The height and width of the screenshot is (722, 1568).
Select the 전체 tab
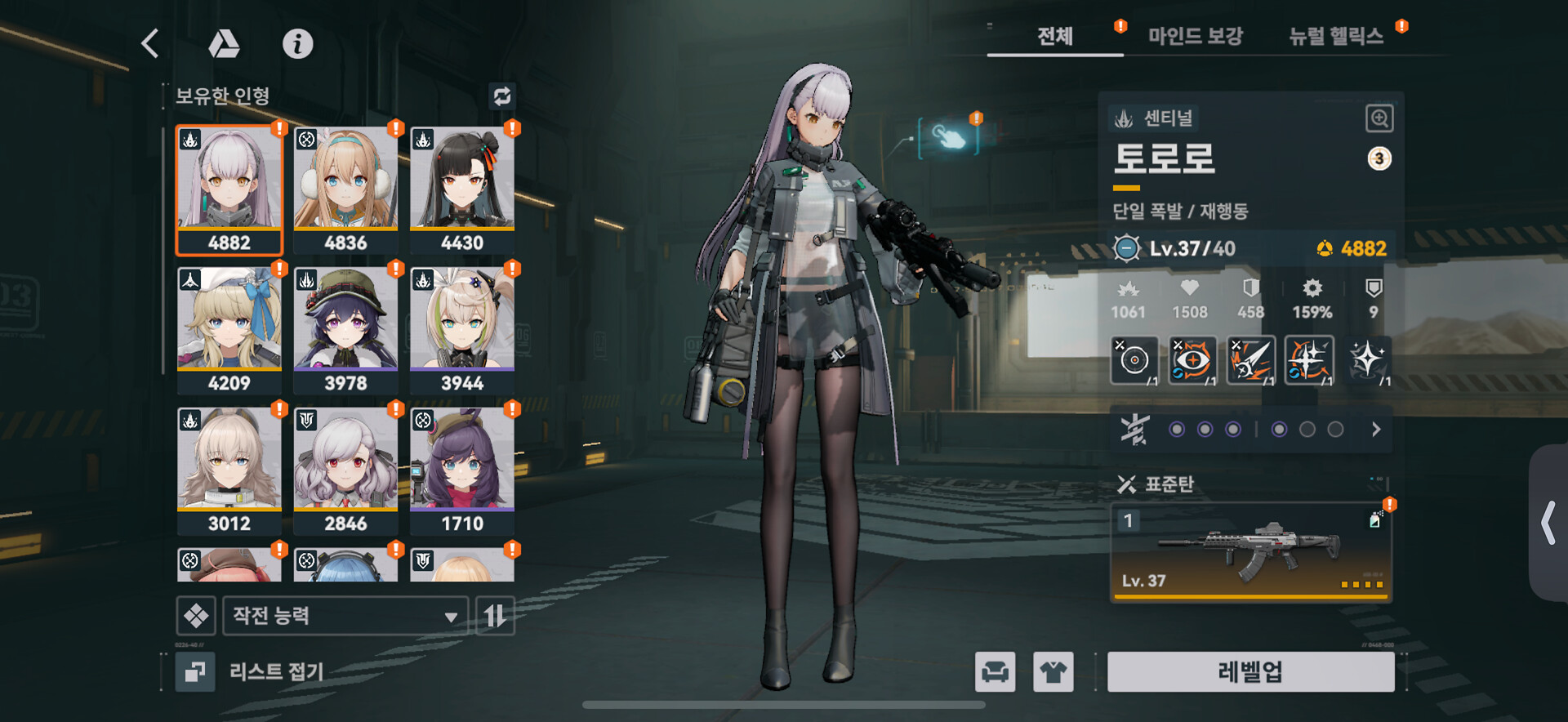click(x=1054, y=36)
